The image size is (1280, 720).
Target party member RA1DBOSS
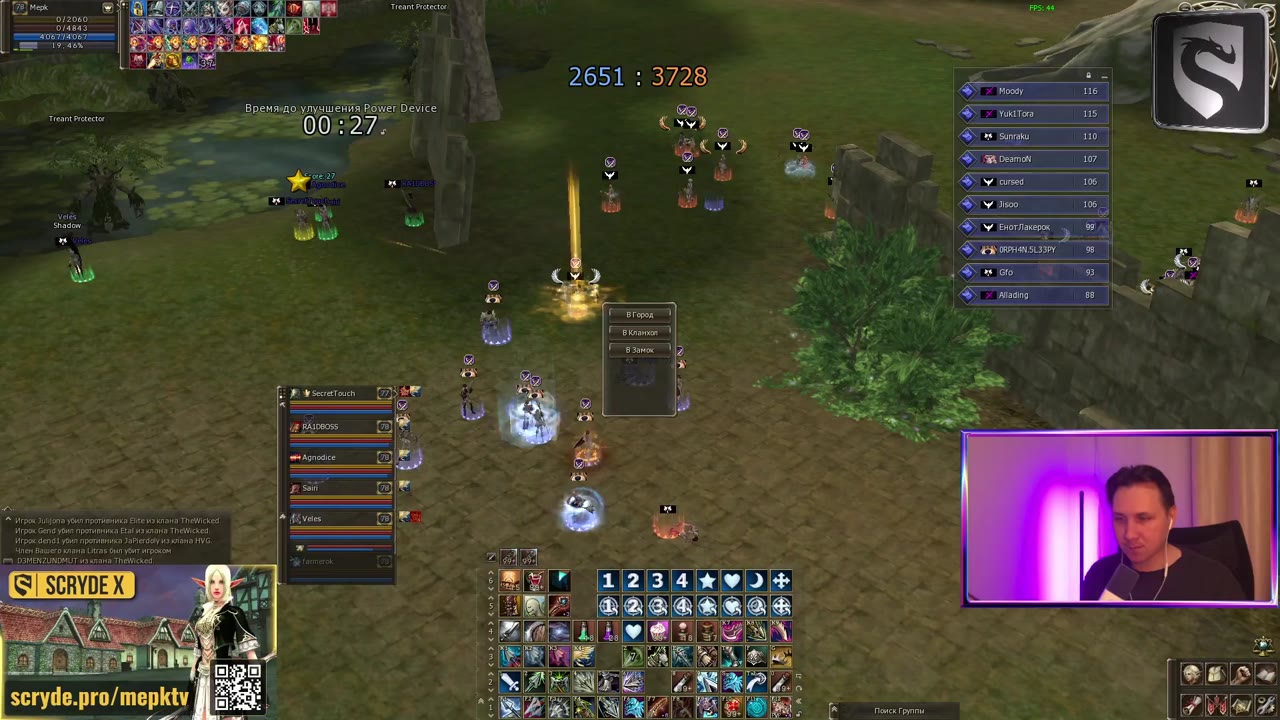pos(321,427)
